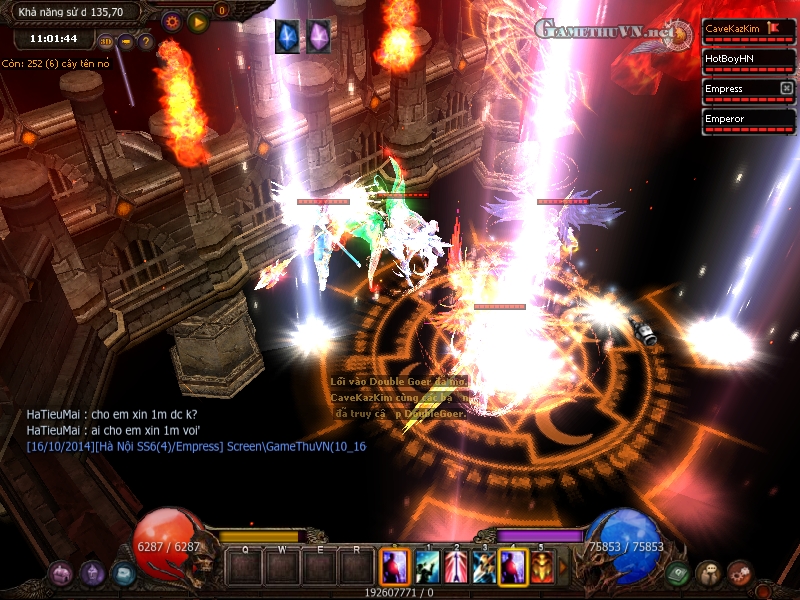Click the X button beside Empress
This screenshot has height=600, width=800.
pyautogui.click(x=787, y=88)
